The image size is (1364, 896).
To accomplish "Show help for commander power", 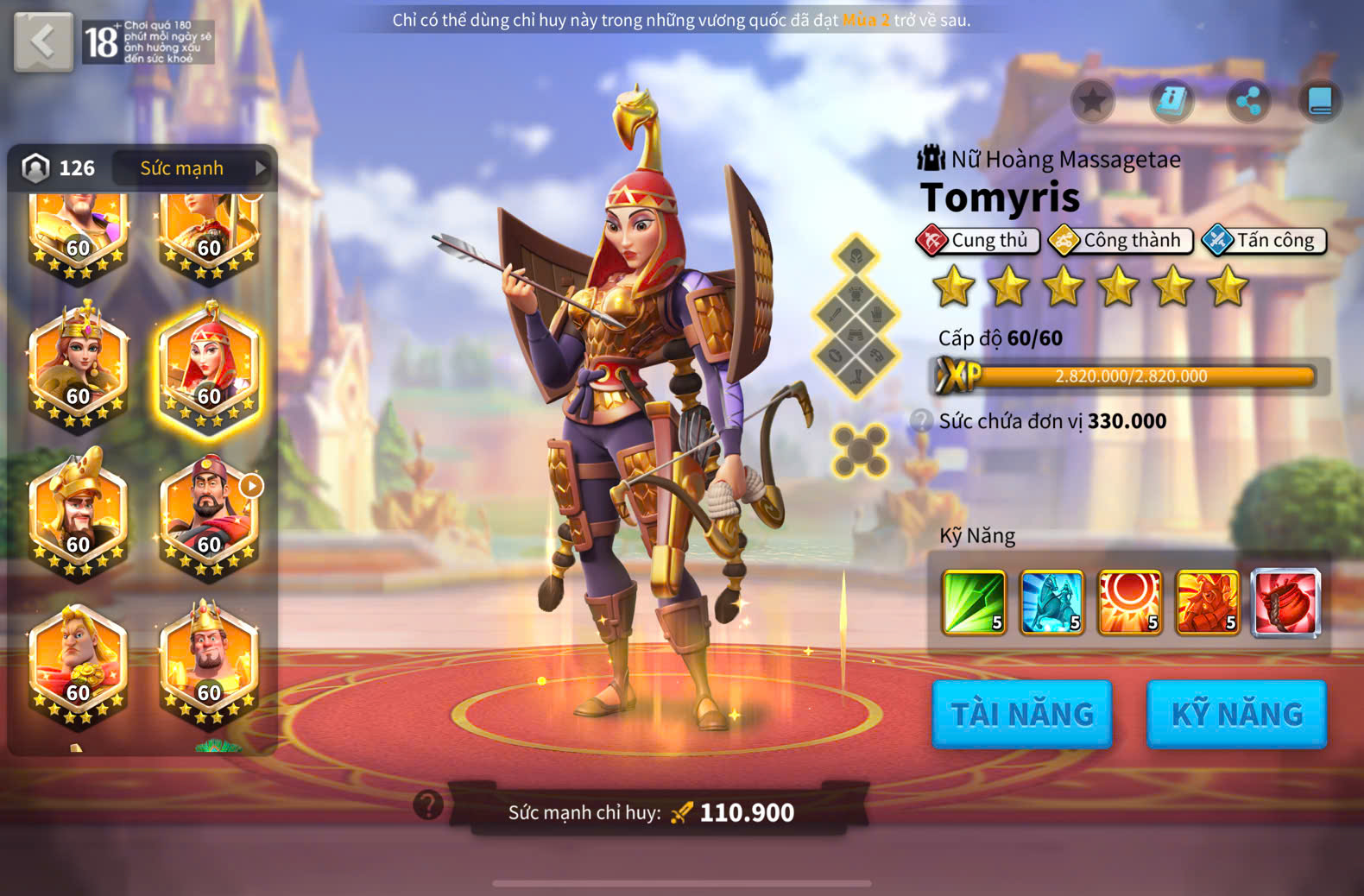I will click(x=428, y=805).
